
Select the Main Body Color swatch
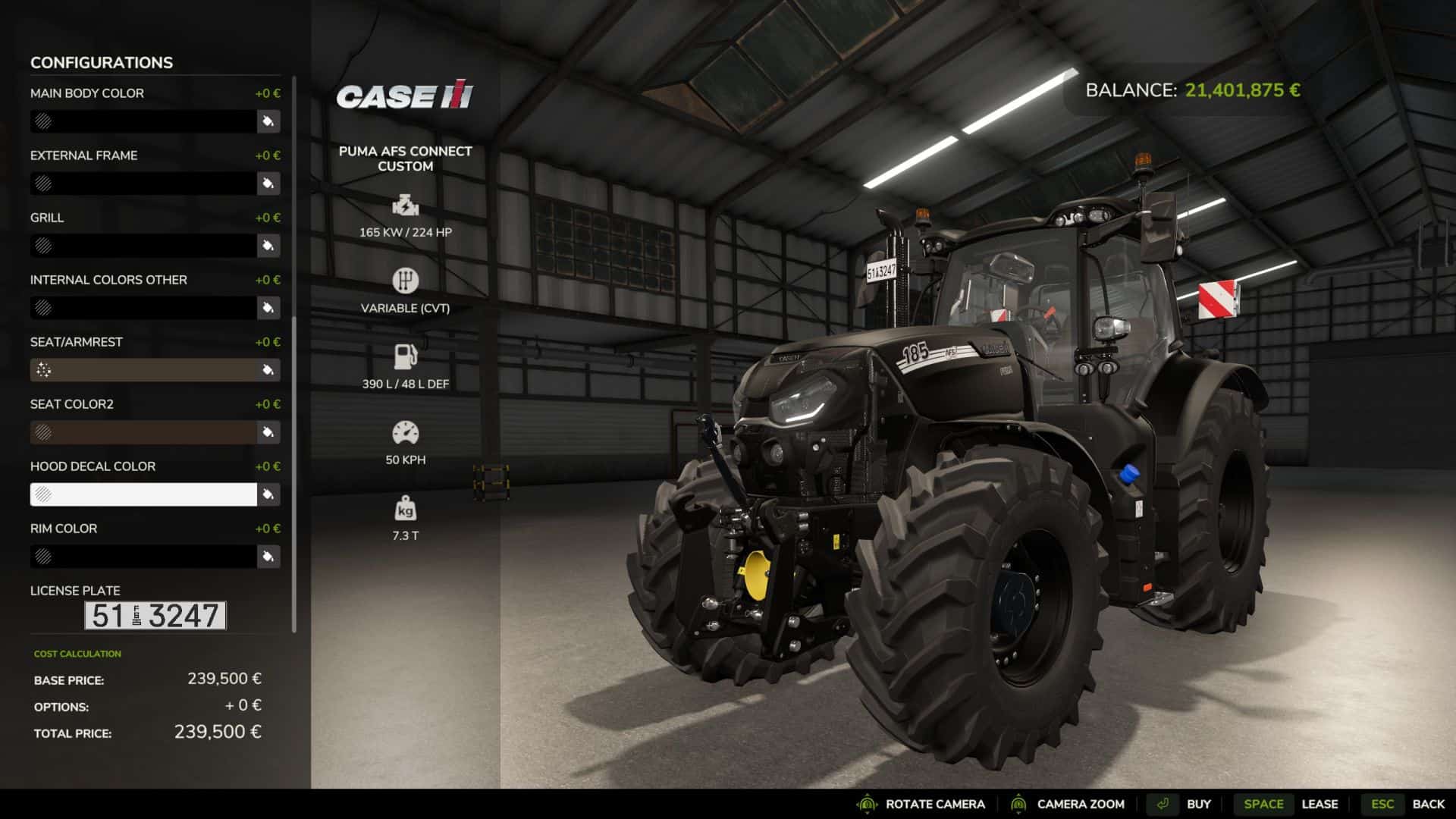coord(143,121)
